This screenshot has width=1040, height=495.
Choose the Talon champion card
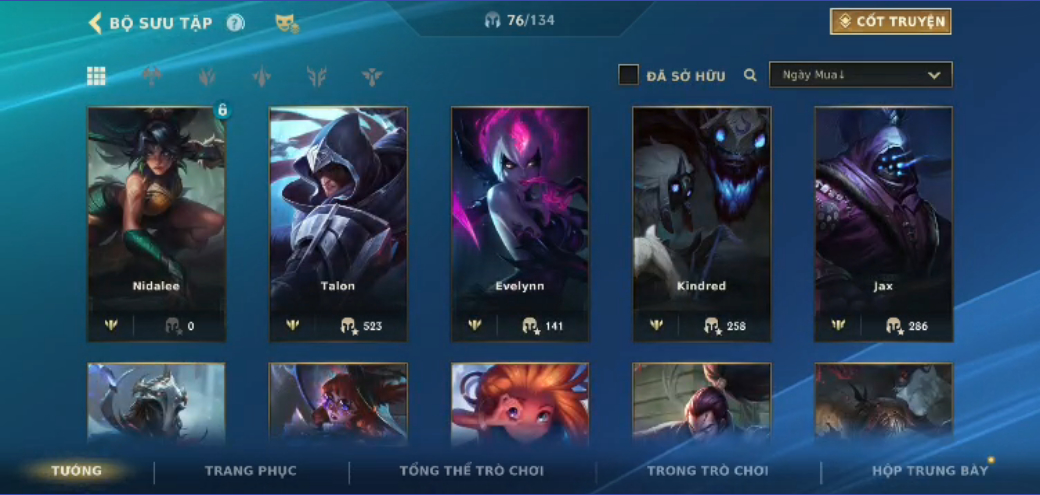coord(338,224)
